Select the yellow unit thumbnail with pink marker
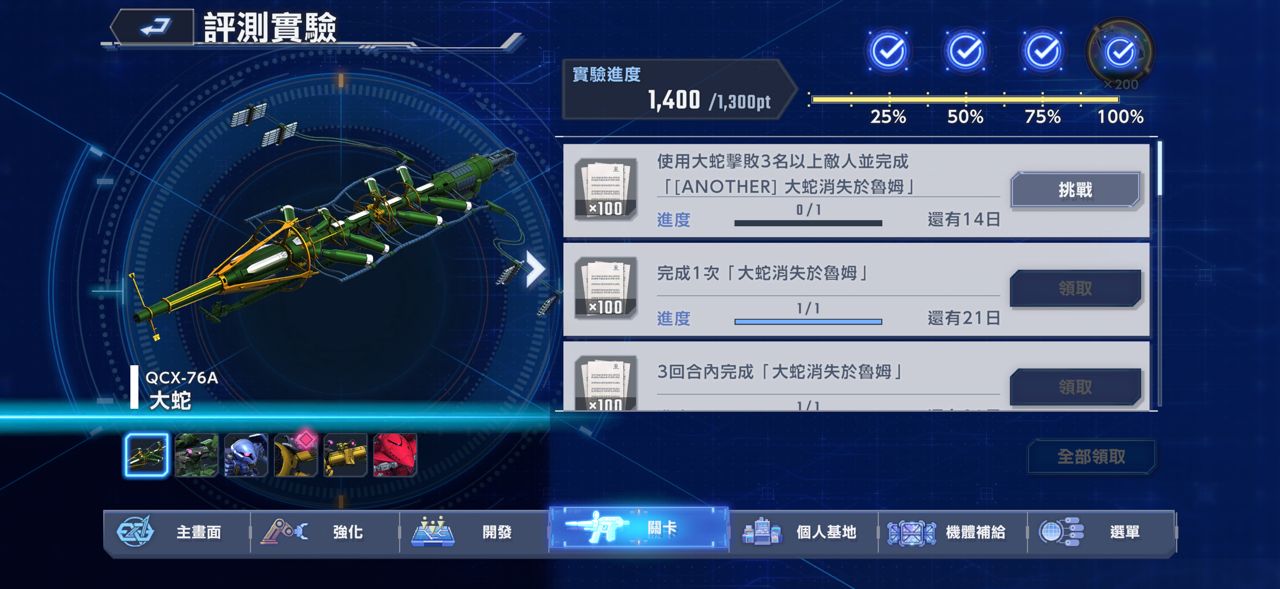 click(296, 455)
